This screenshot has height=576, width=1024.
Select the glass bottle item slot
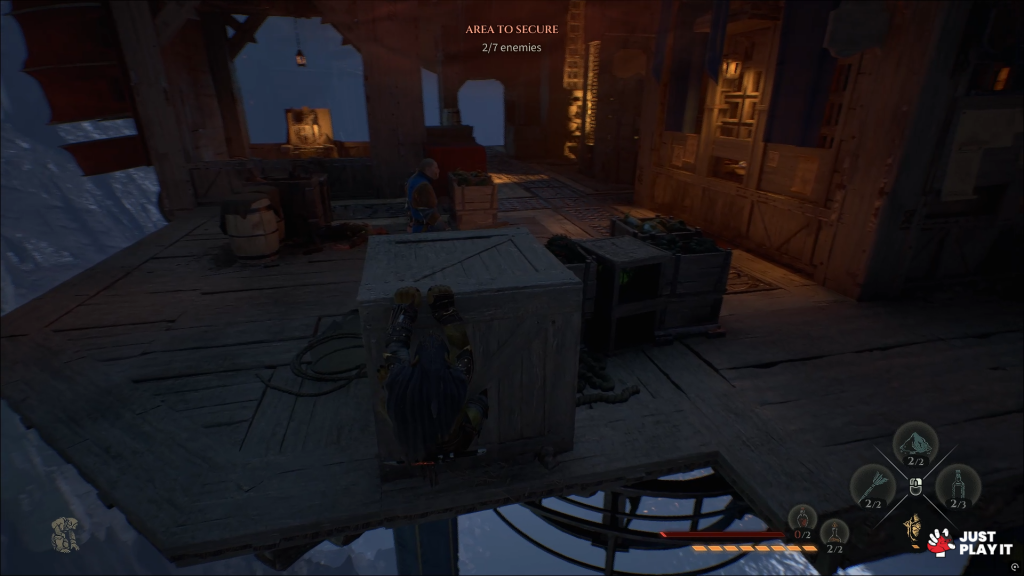coord(958,487)
